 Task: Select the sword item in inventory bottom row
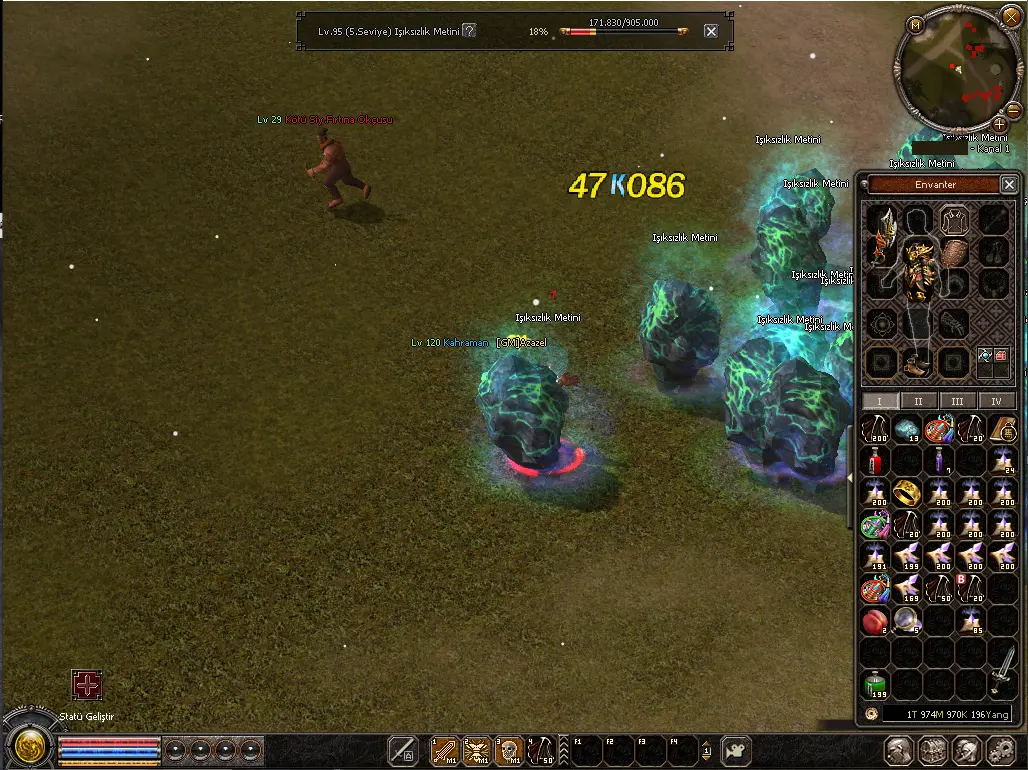1003,672
